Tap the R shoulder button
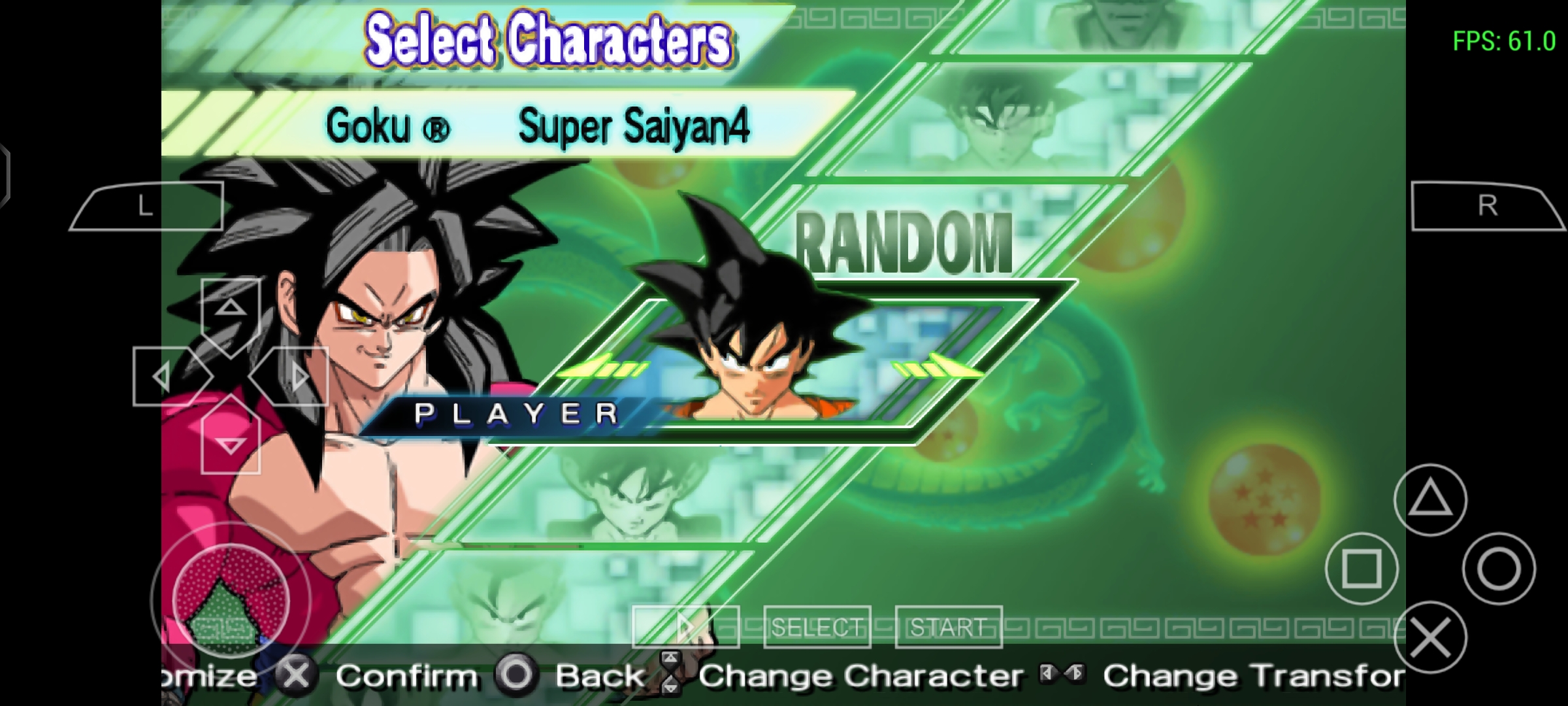 pyautogui.click(x=1488, y=207)
